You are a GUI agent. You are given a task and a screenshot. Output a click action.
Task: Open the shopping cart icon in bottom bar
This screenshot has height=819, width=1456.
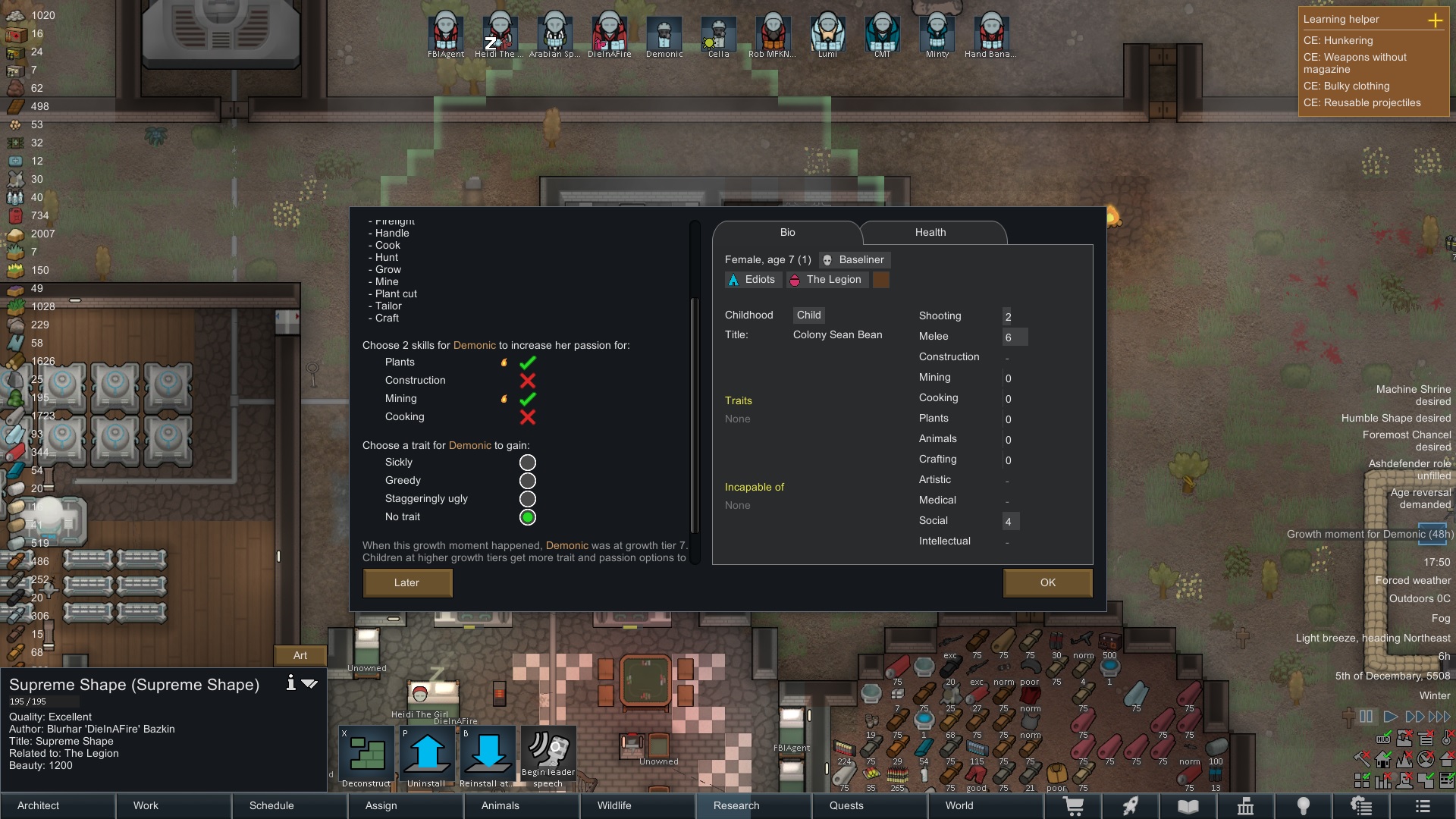1075,806
